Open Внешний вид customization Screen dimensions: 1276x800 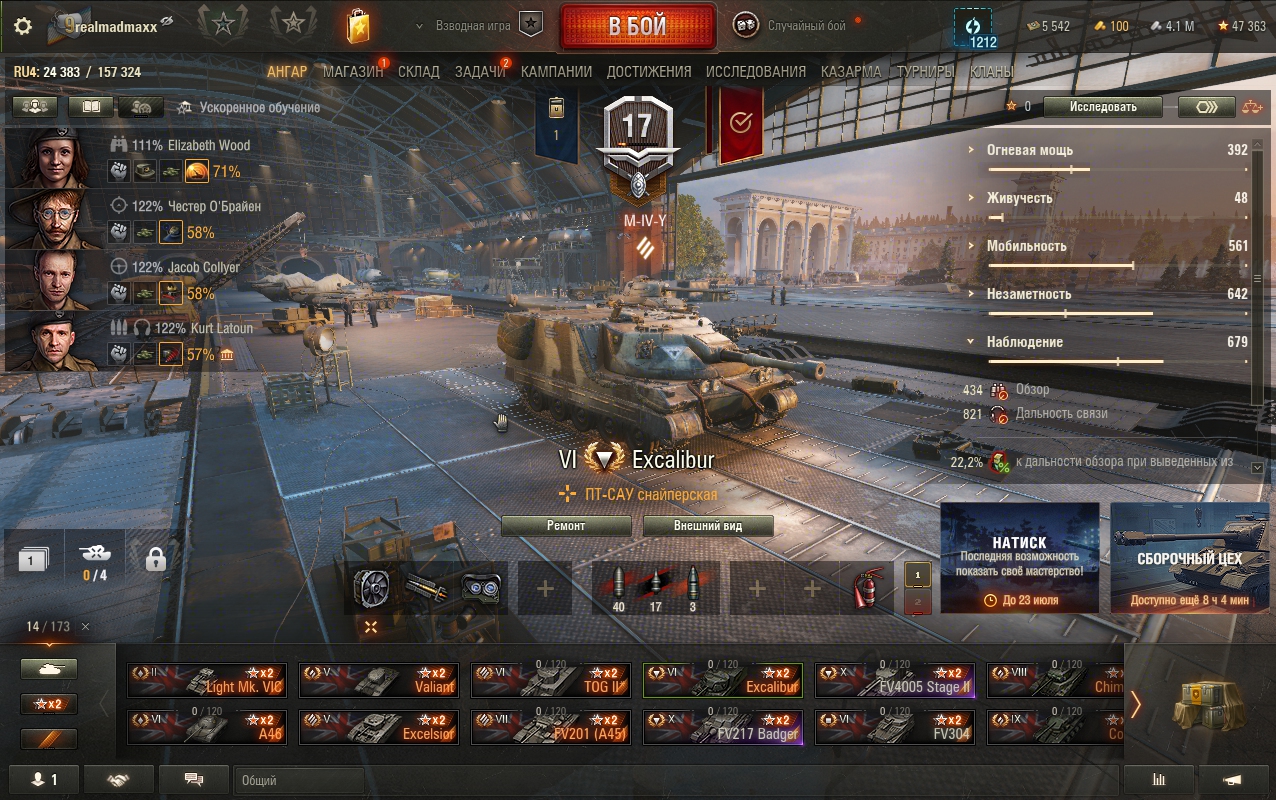click(708, 526)
